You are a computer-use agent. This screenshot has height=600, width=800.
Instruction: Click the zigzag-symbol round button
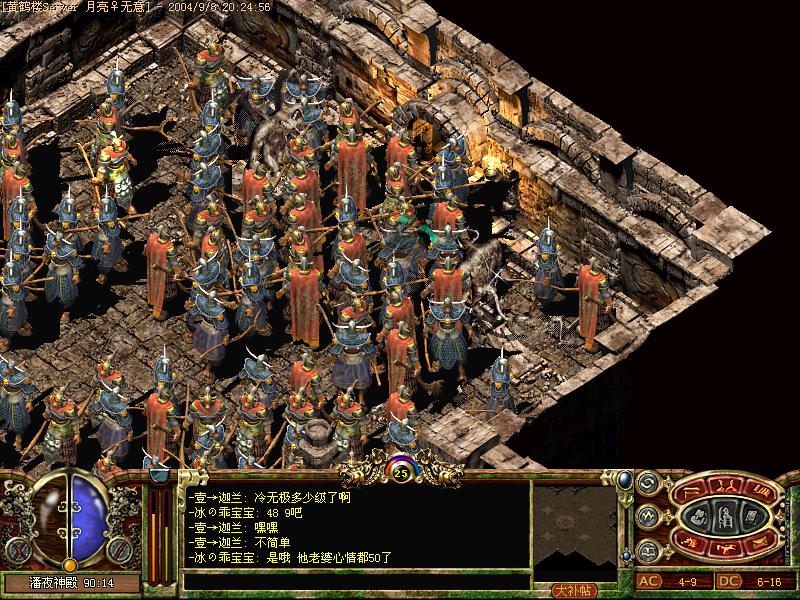click(646, 516)
